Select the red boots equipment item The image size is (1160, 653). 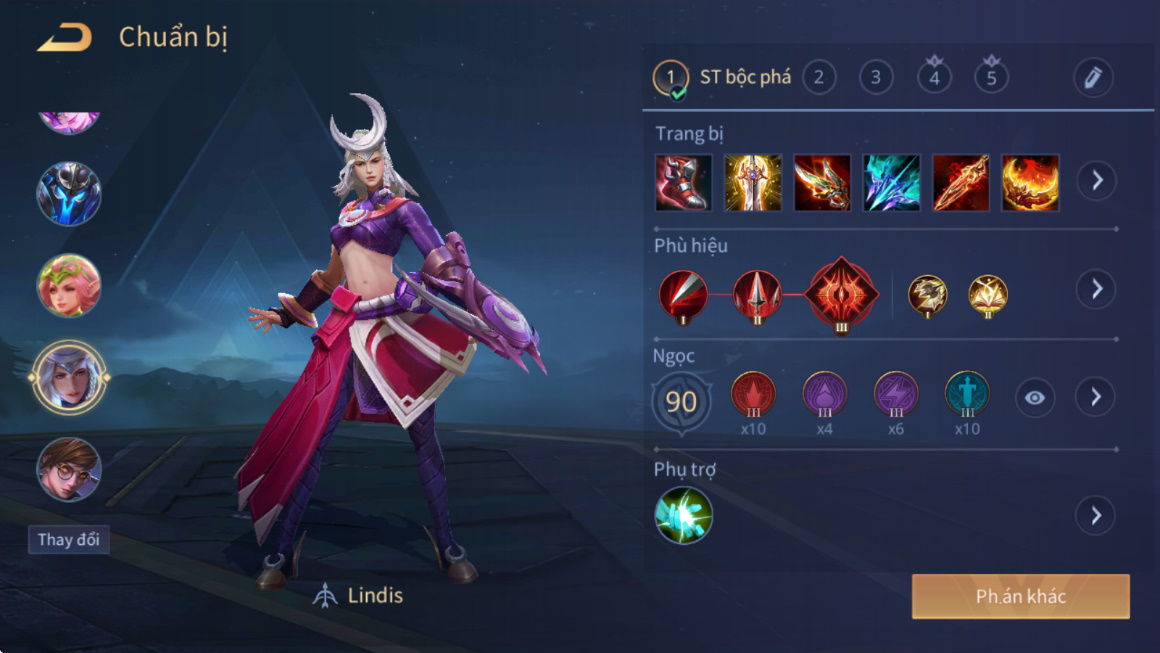tap(683, 182)
